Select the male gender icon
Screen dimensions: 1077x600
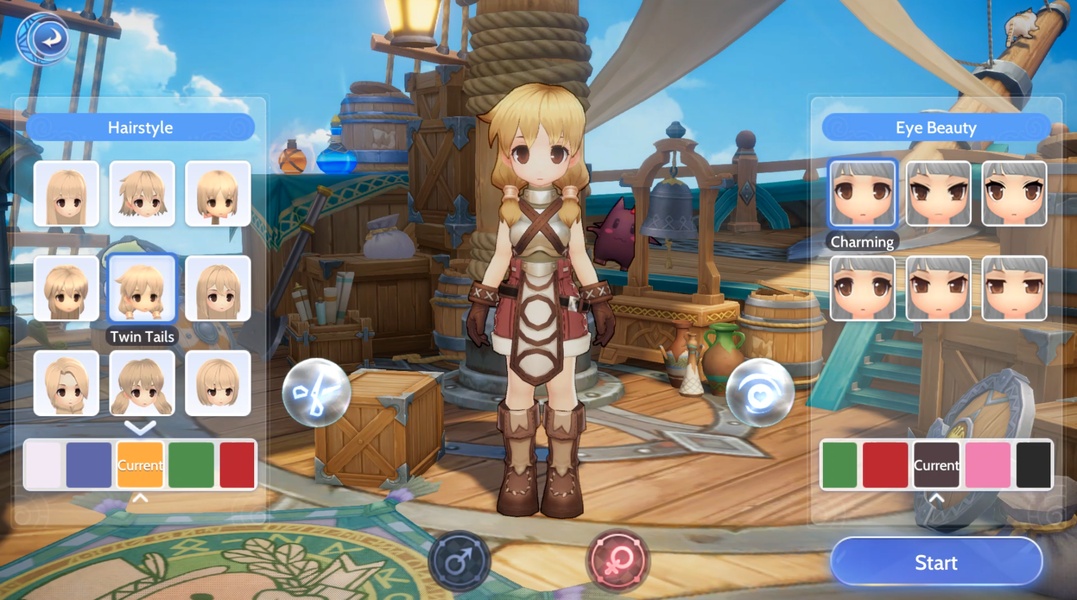click(x=459, y=561)
